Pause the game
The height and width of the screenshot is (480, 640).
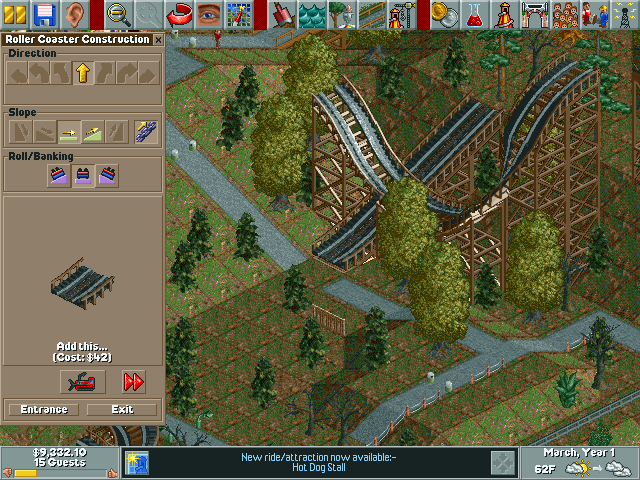pos(16,14)
